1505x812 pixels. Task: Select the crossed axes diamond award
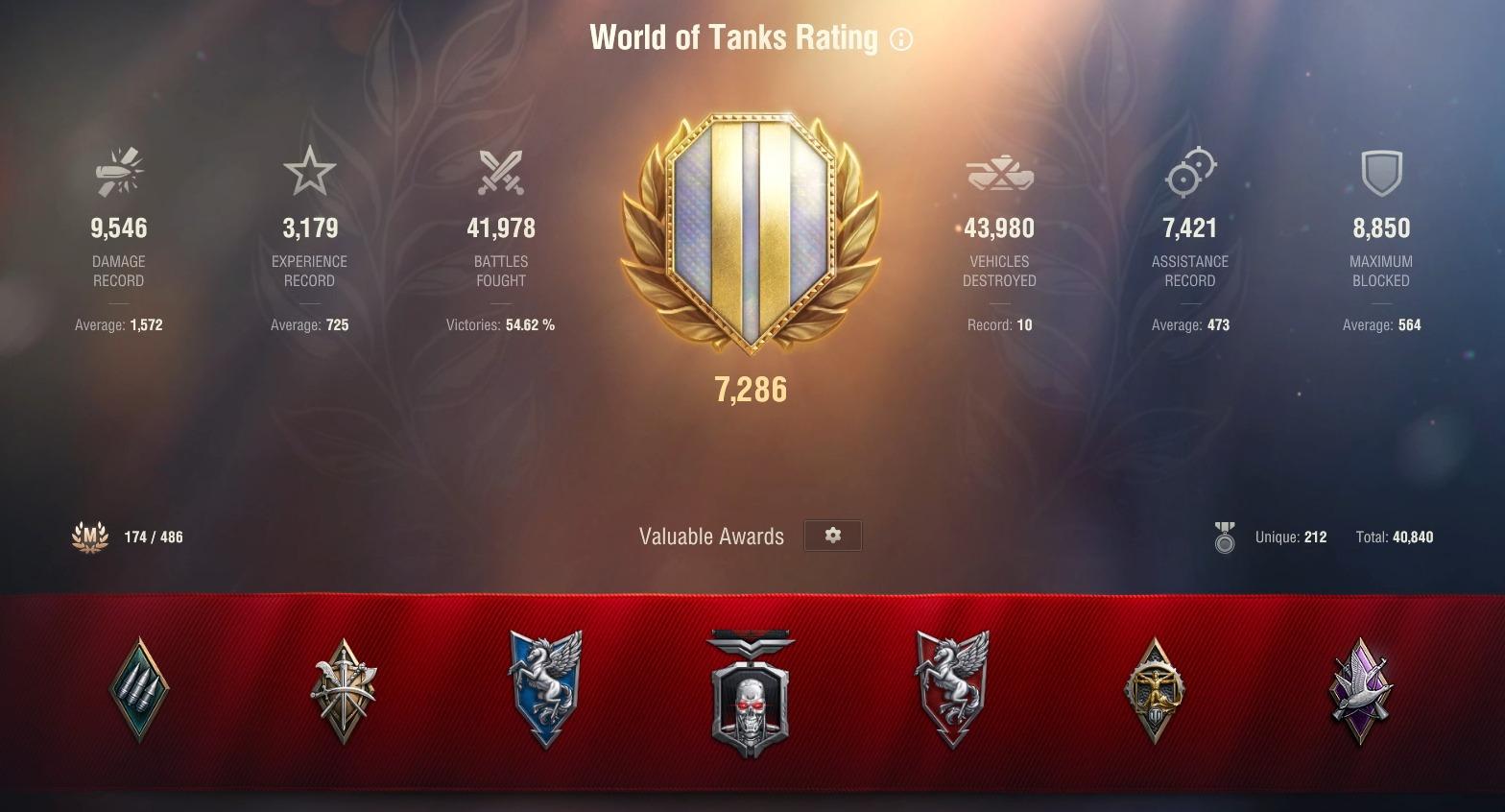344,691
